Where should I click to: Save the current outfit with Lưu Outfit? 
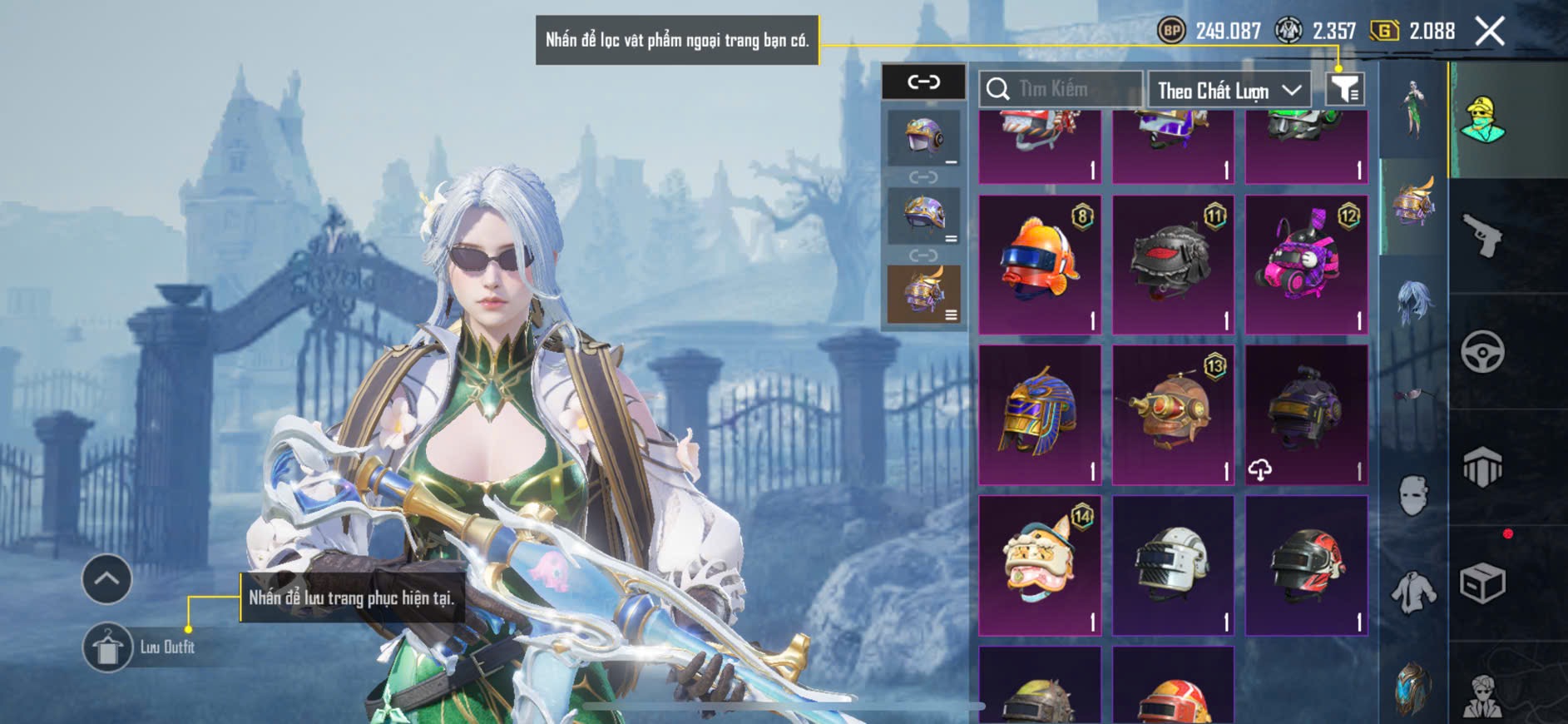pyautogui.click(x=108, y=647)
